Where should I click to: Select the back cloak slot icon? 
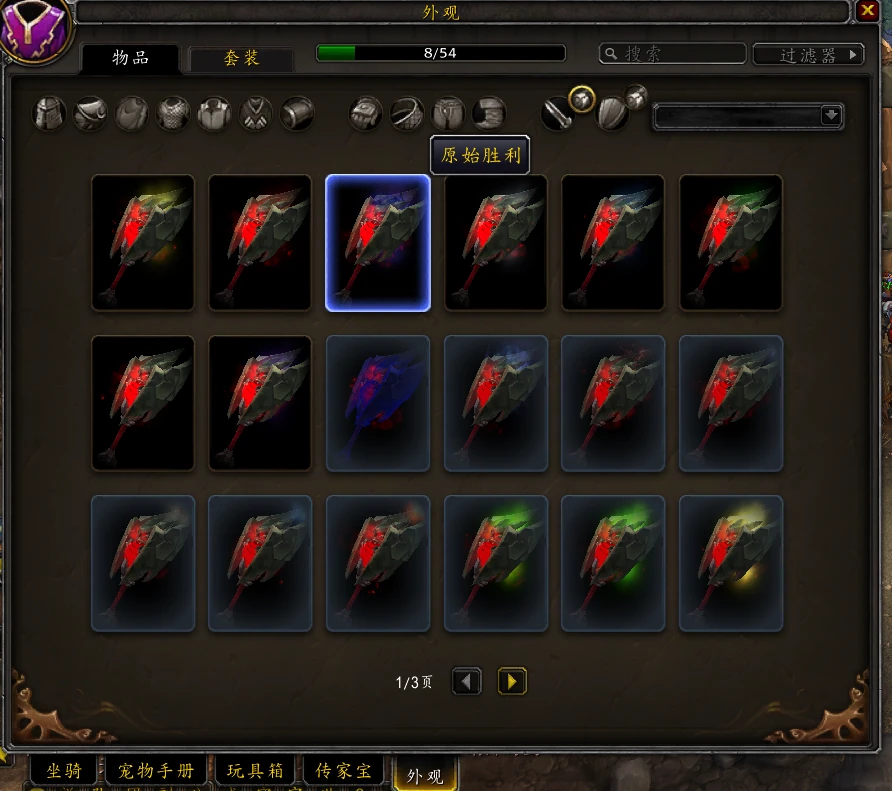131,113
